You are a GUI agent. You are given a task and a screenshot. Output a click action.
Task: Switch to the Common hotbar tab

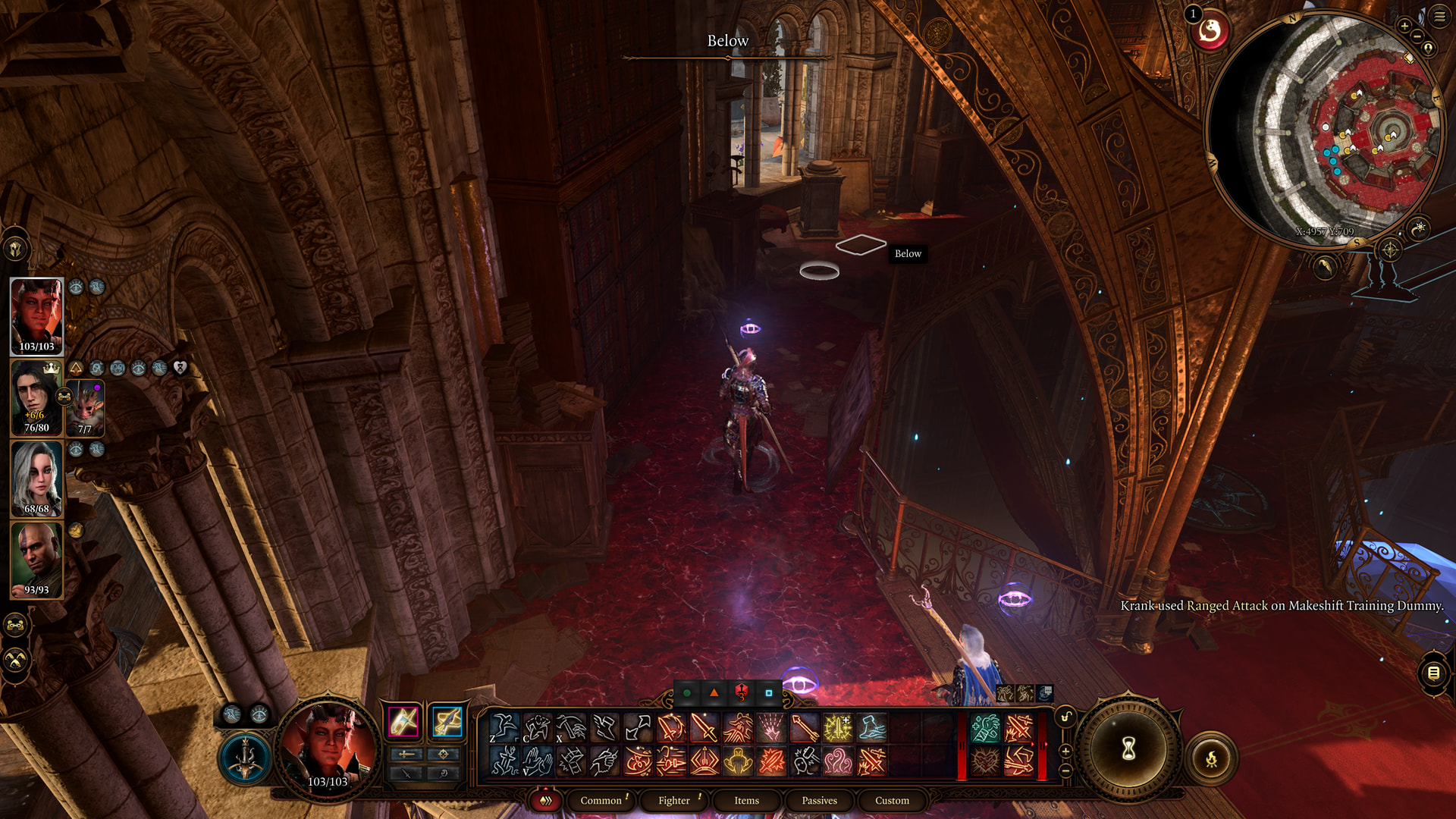tap(601, 800)
